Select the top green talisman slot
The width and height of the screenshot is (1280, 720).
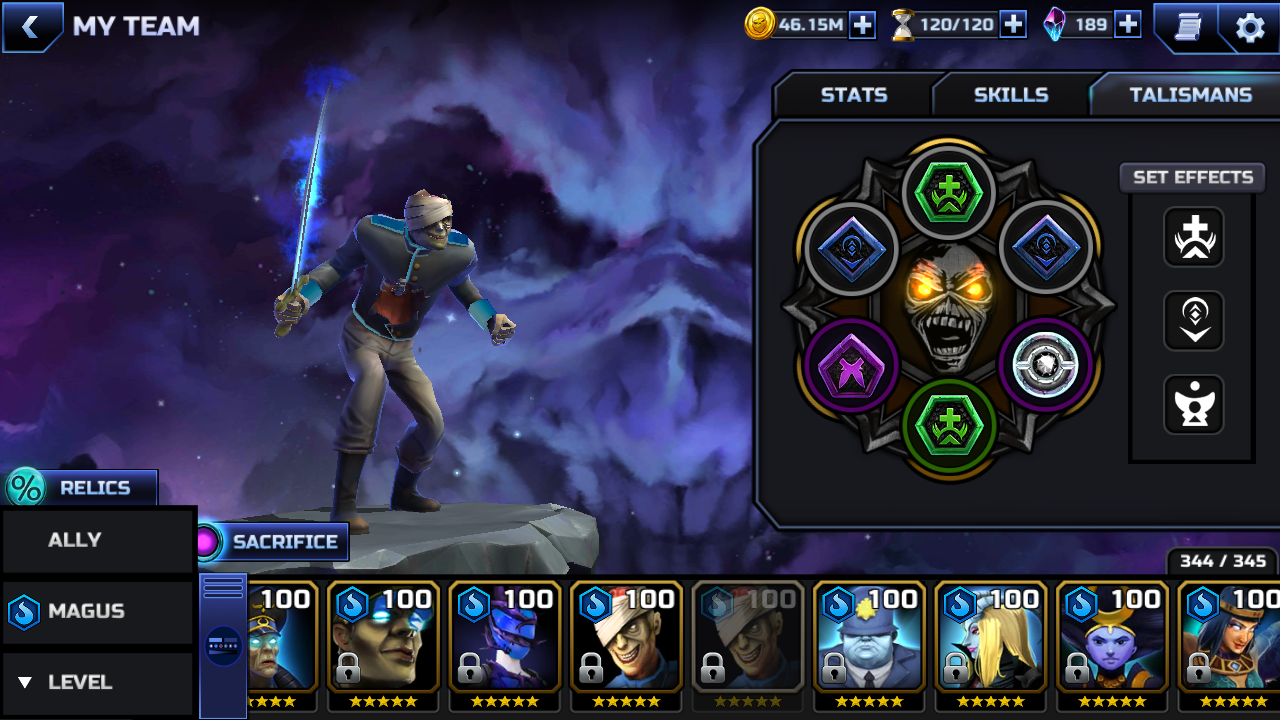948,191
